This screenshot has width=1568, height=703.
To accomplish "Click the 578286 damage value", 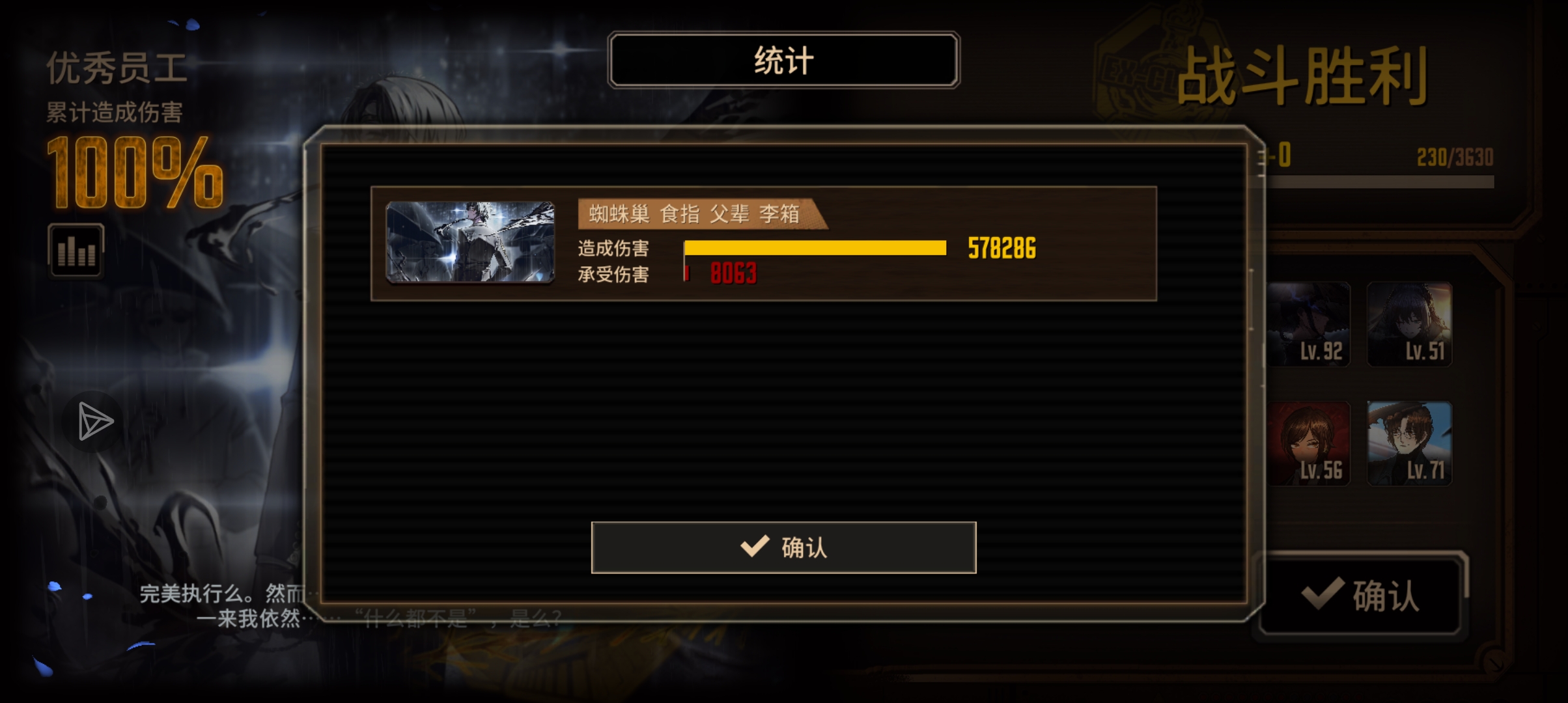I will coord(1001,247).
